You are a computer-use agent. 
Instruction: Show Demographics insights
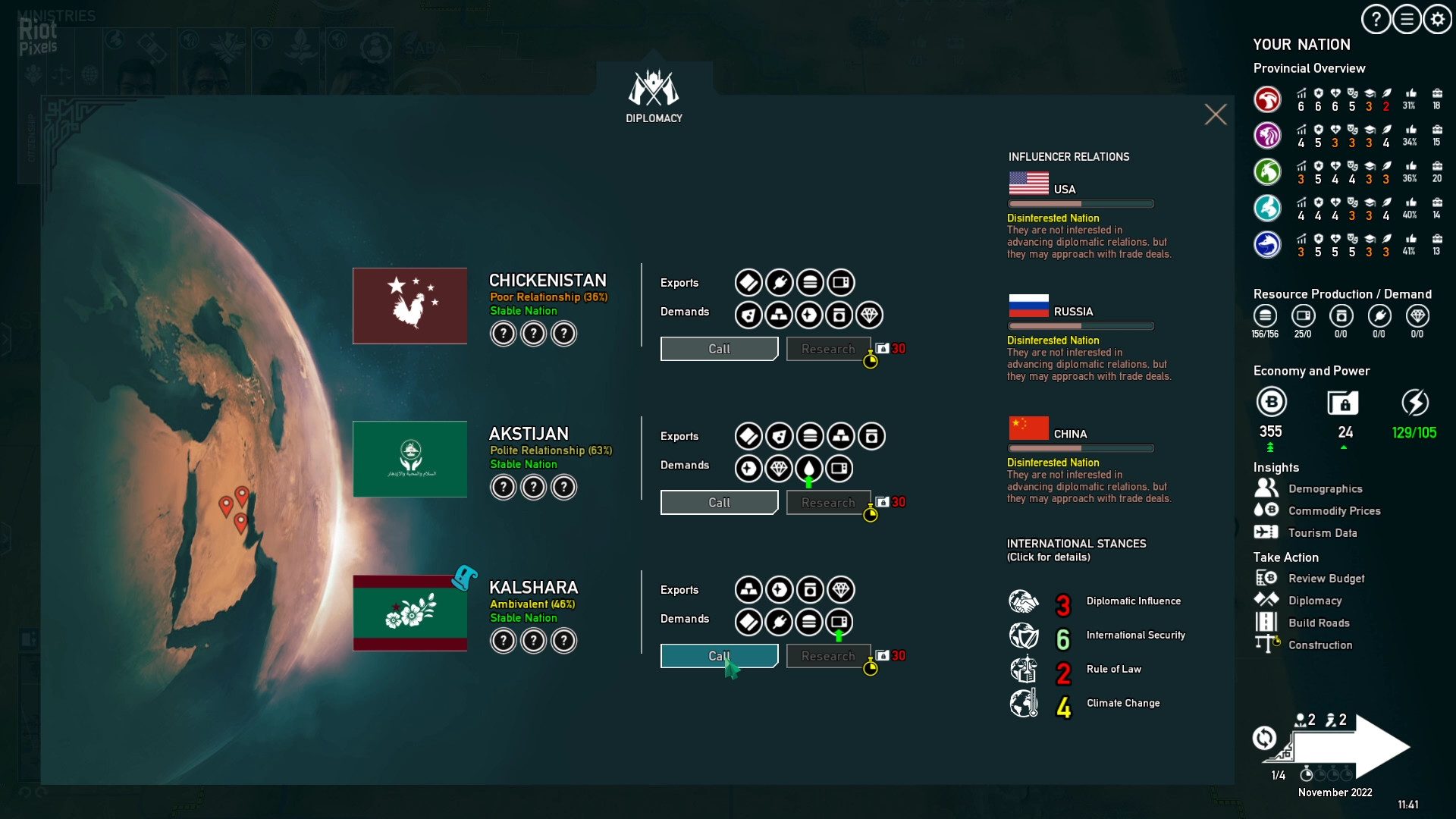(x=1325, y=489)
